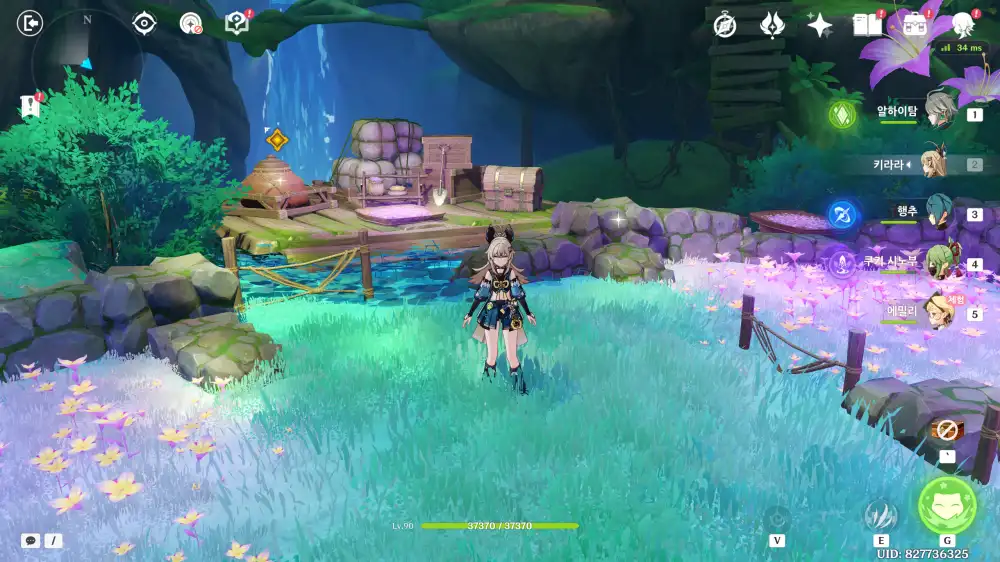Open the quest bookmark icon with alert
This screenshot has height=562, width=1000.
pyautogui.click(x=28, y=105)
